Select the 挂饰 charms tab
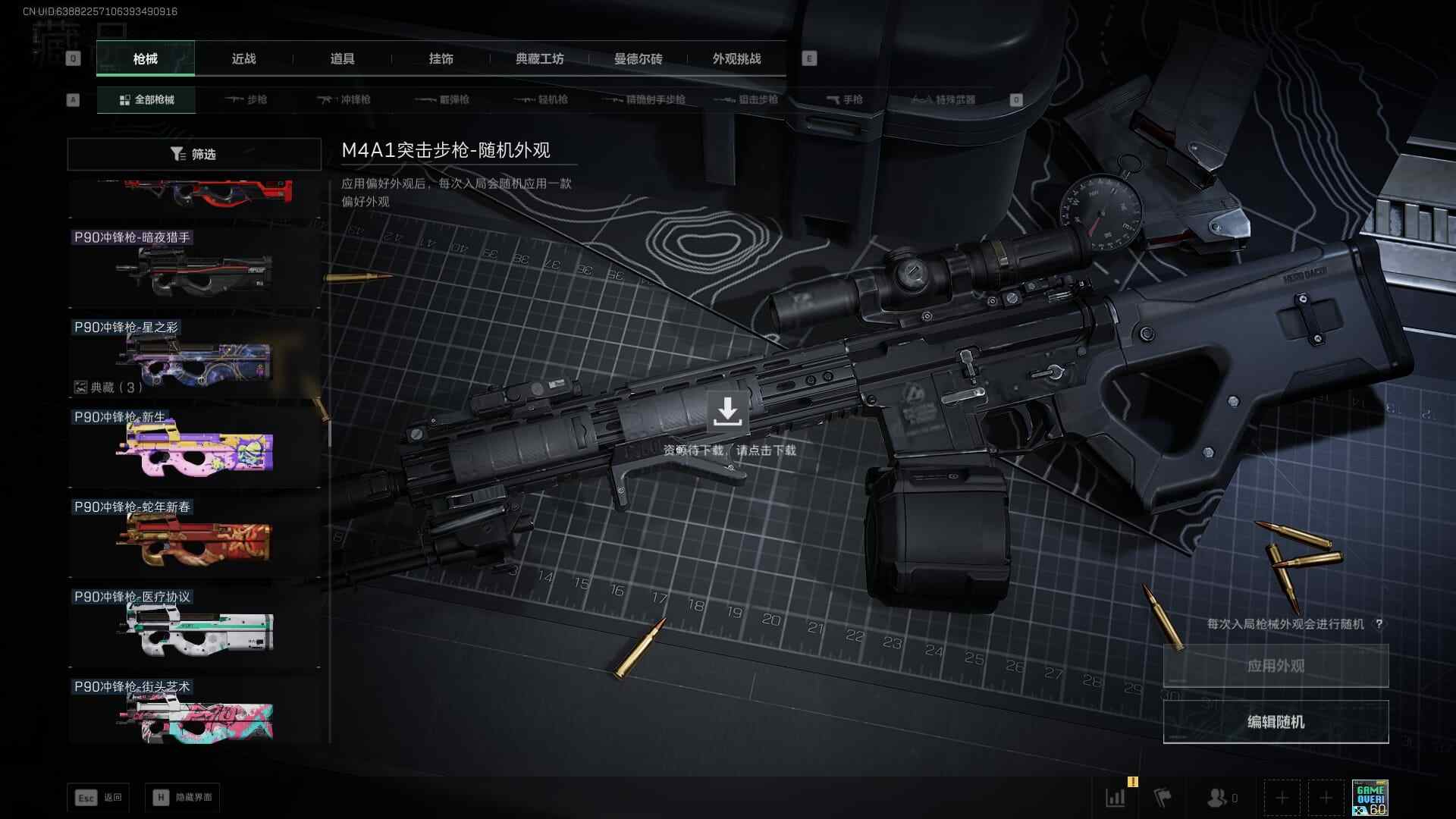 coord(441,59)
